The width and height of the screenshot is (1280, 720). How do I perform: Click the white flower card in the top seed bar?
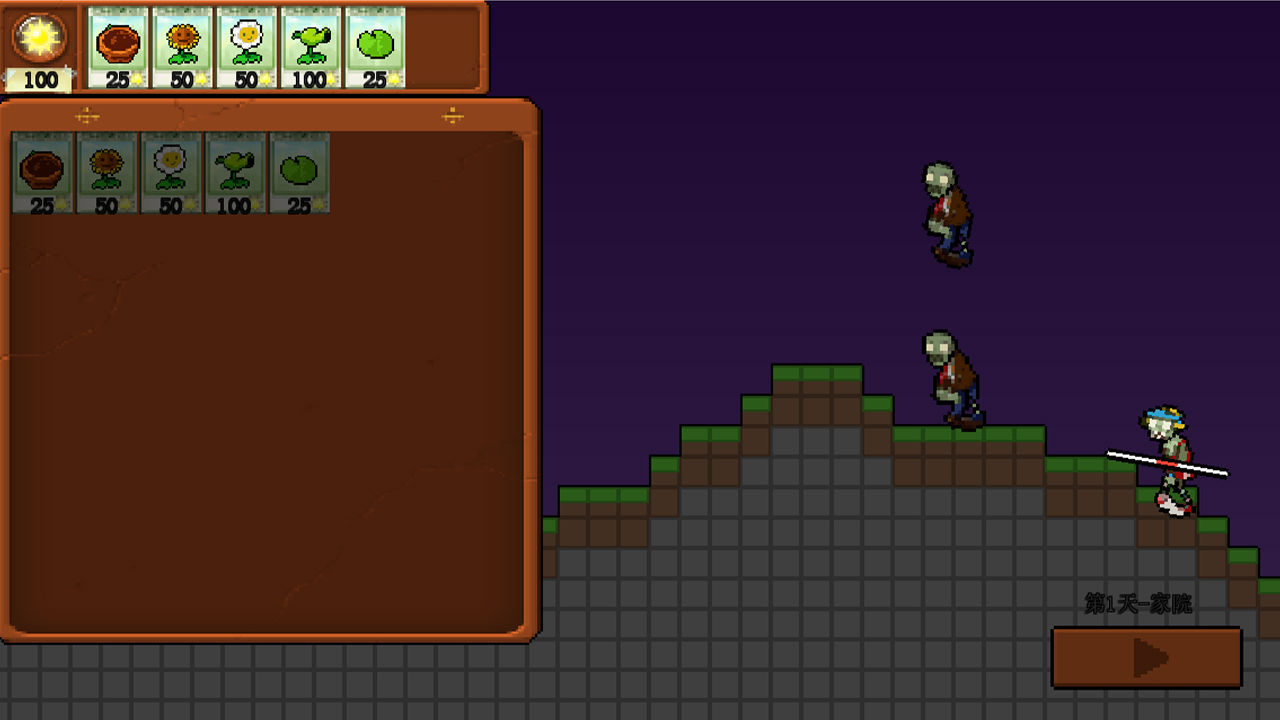246,48
